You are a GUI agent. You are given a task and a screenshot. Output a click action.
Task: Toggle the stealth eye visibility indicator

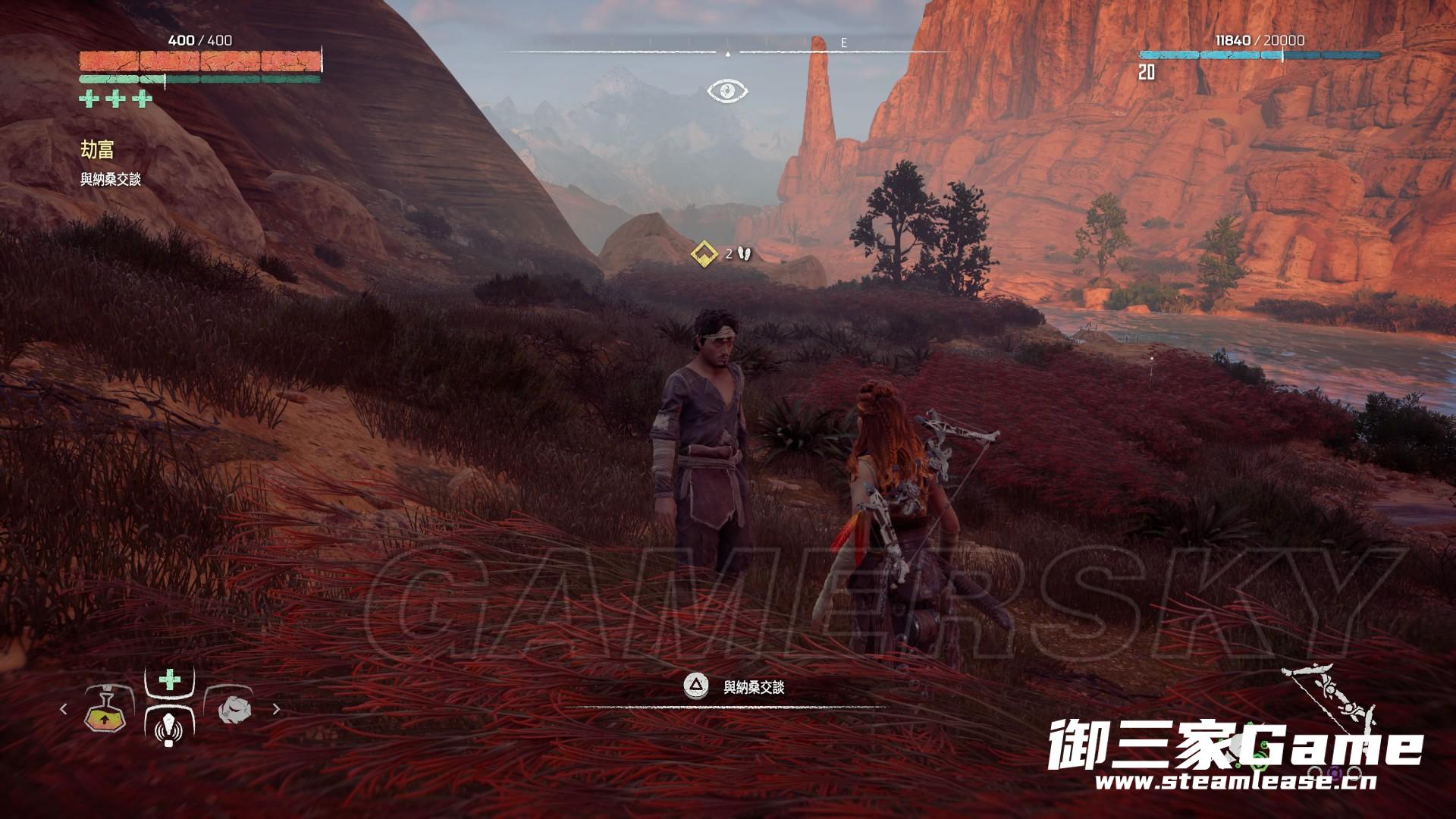[727, 92]
